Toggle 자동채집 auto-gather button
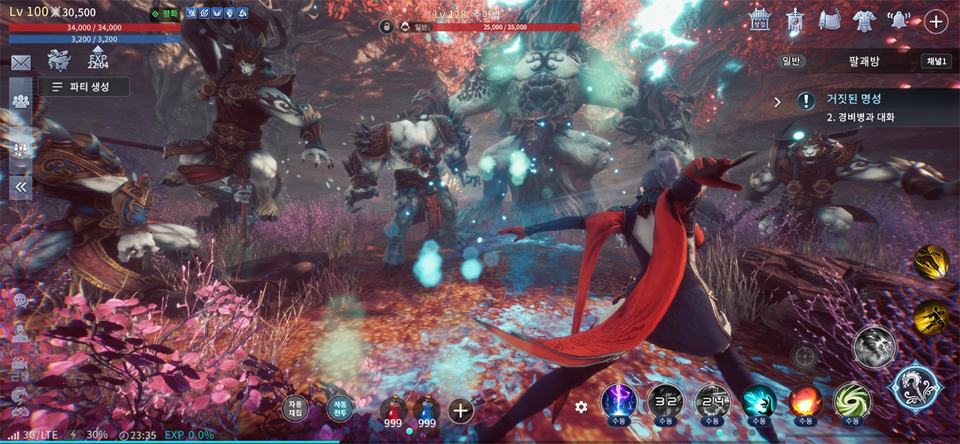 pos(294,408)
